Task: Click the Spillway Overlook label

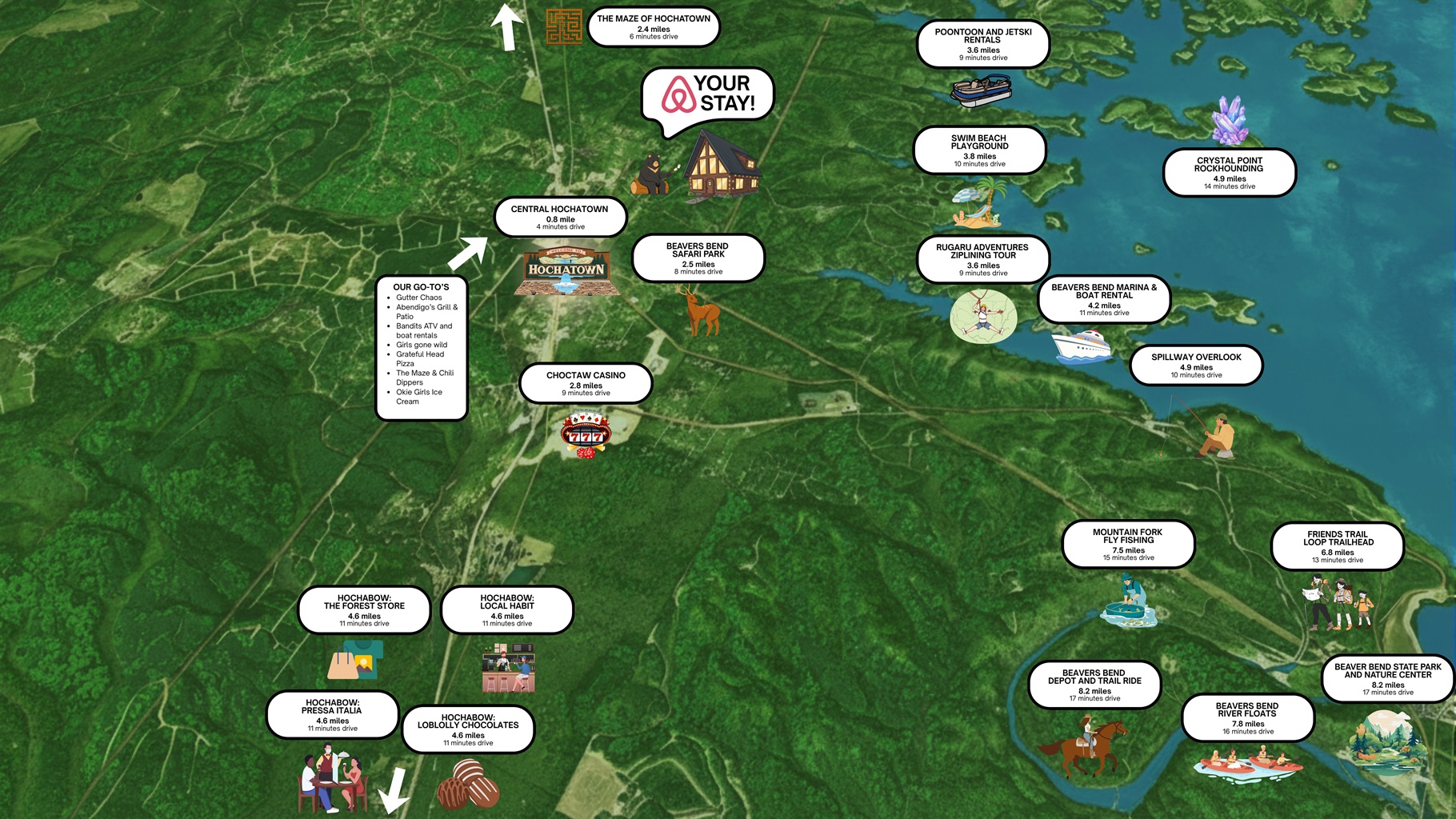Action: [1196, 365]
